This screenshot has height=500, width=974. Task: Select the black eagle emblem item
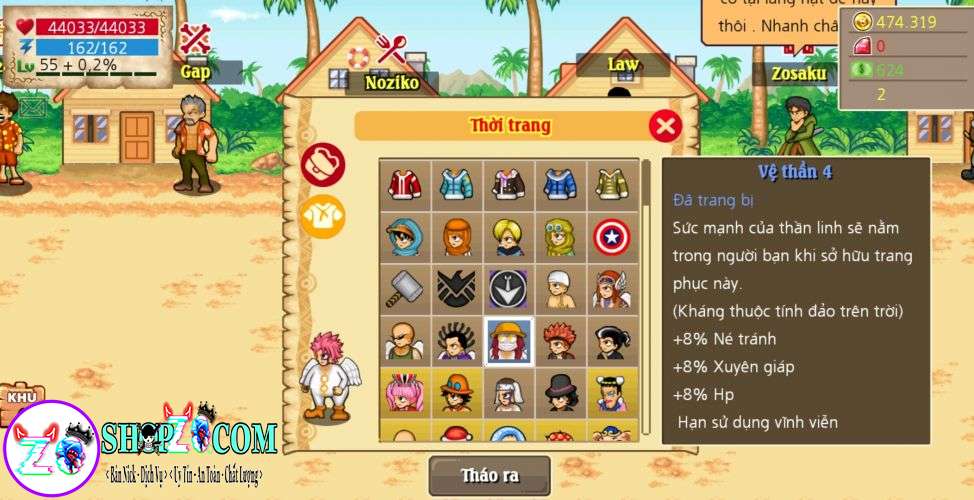point(456,289)
